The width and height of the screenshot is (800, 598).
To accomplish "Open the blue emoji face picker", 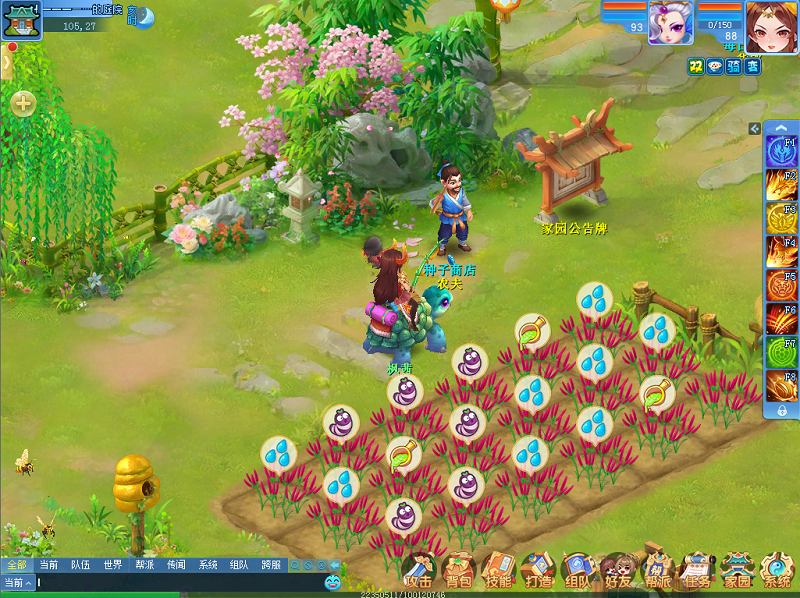I will pyautogui.click(x=332, y=582).
